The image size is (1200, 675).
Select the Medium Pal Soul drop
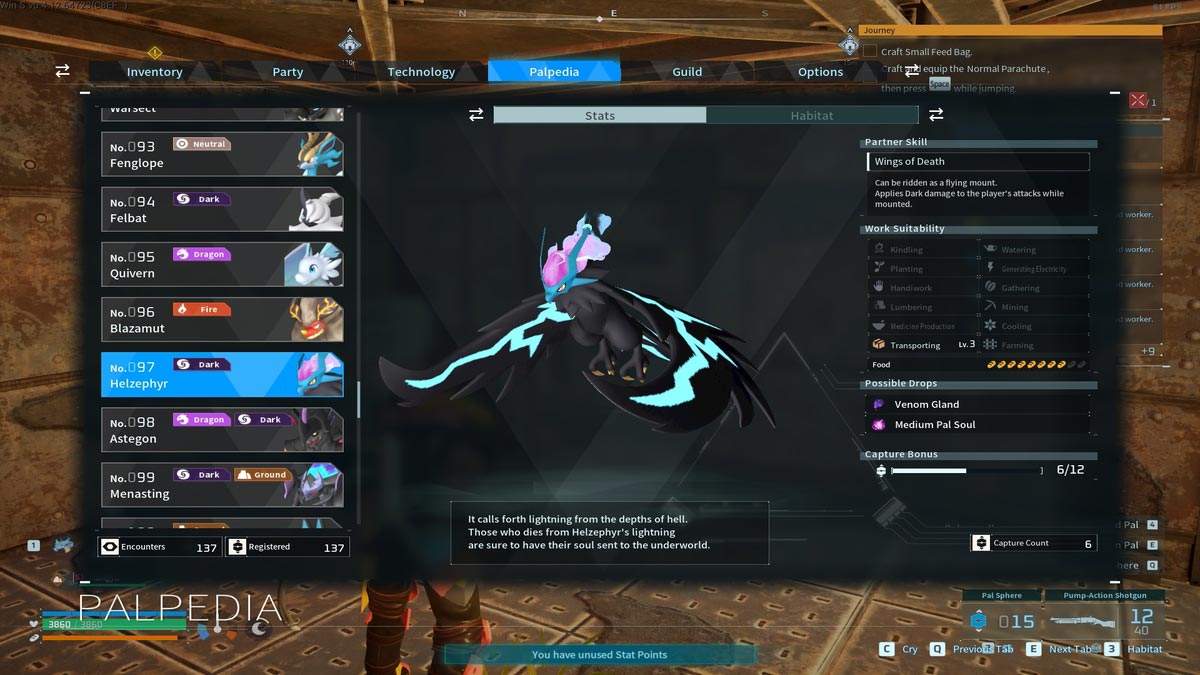(x=976, y=425)
